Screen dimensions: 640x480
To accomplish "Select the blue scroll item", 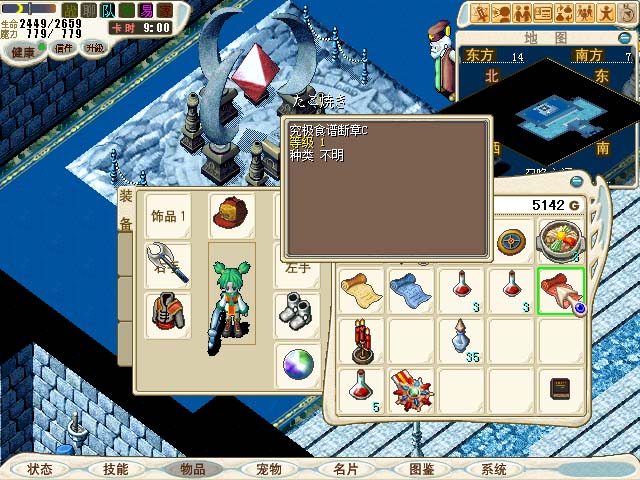I will tap(410, 289).
